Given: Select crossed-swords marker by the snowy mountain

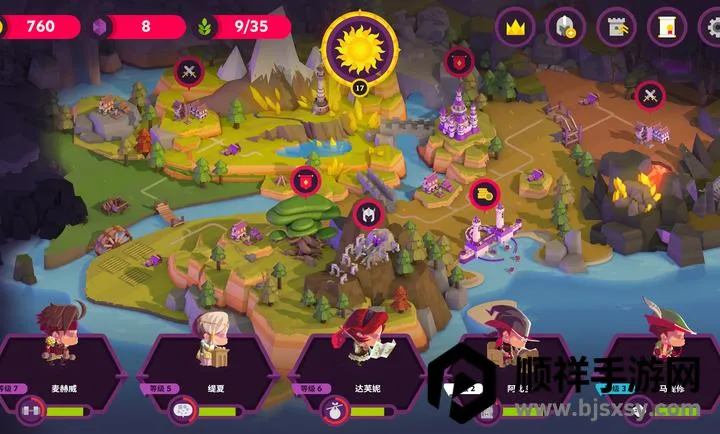Looking at the screenshot, I should tap(188, 71).
